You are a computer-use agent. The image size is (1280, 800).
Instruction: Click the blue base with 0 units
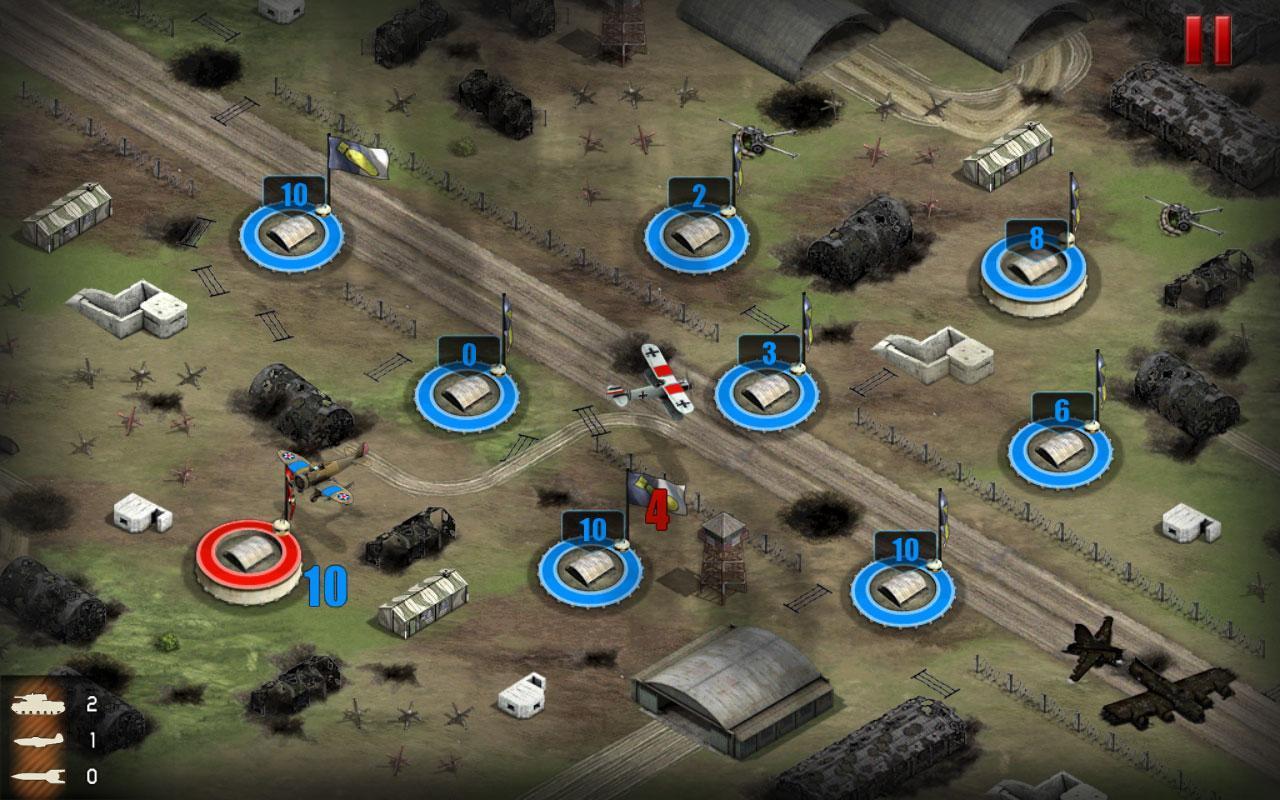click(467, 392)
